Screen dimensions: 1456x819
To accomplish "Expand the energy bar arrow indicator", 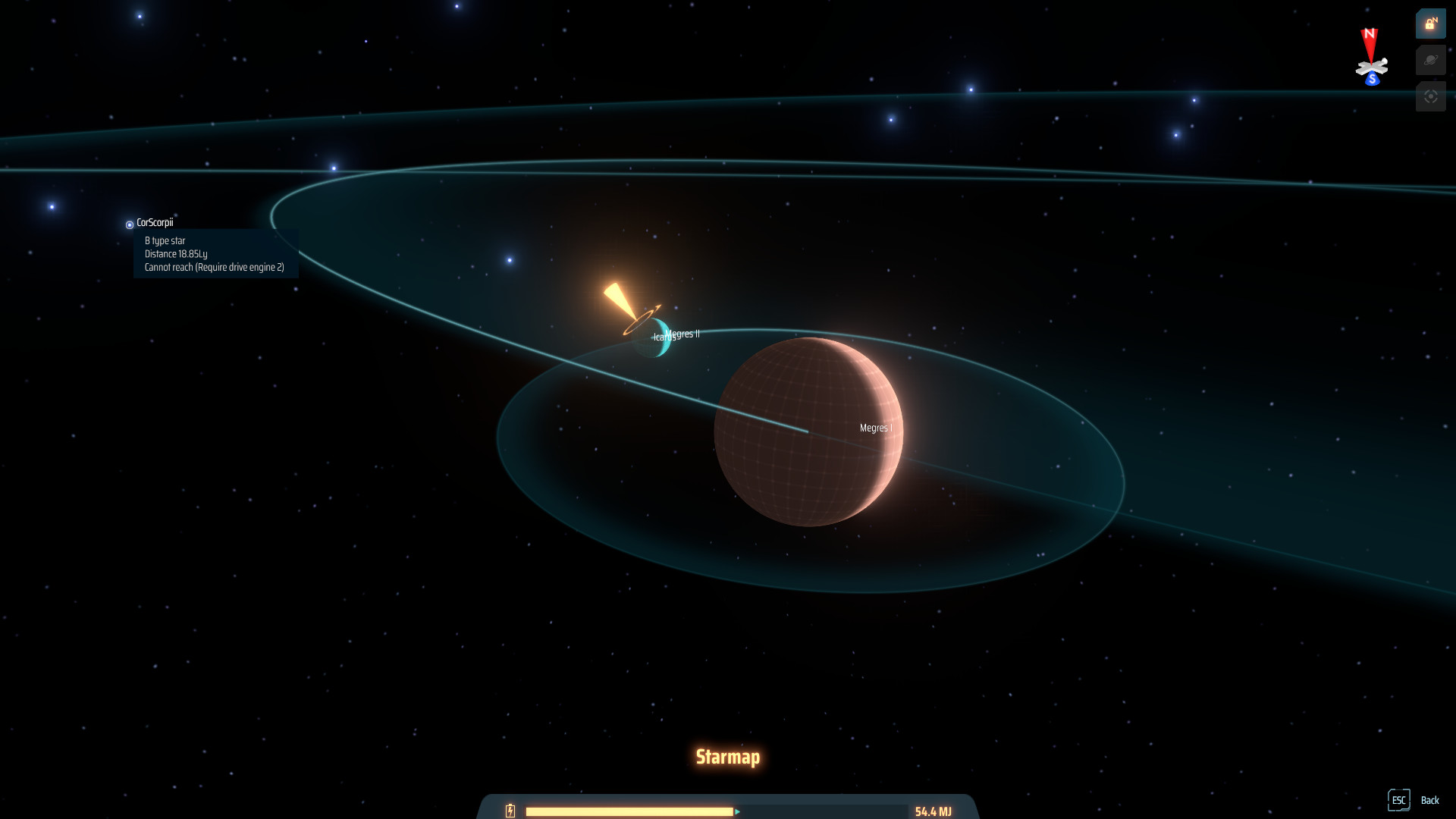I will tap(736, 811).
